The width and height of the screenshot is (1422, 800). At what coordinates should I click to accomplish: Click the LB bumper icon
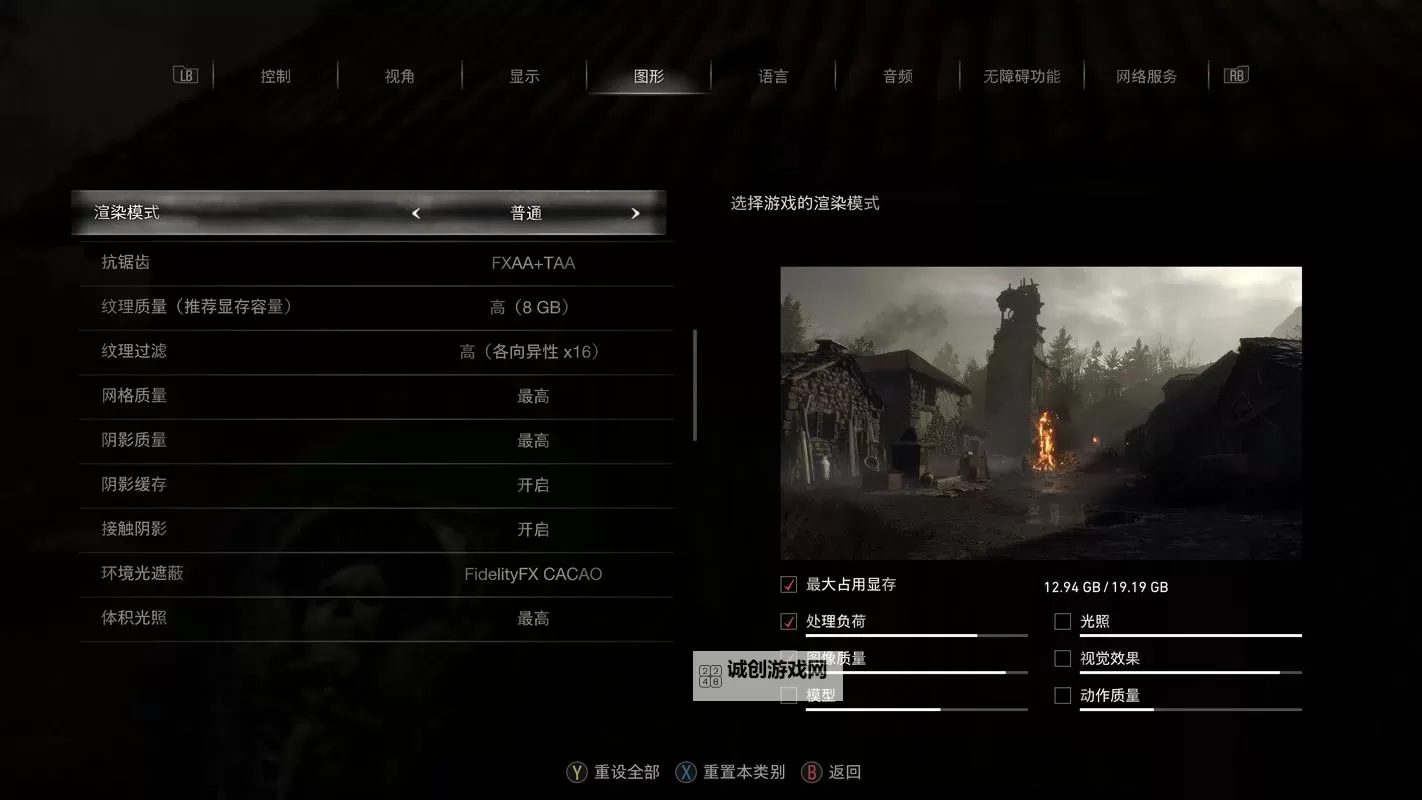[x=185, y=74]
